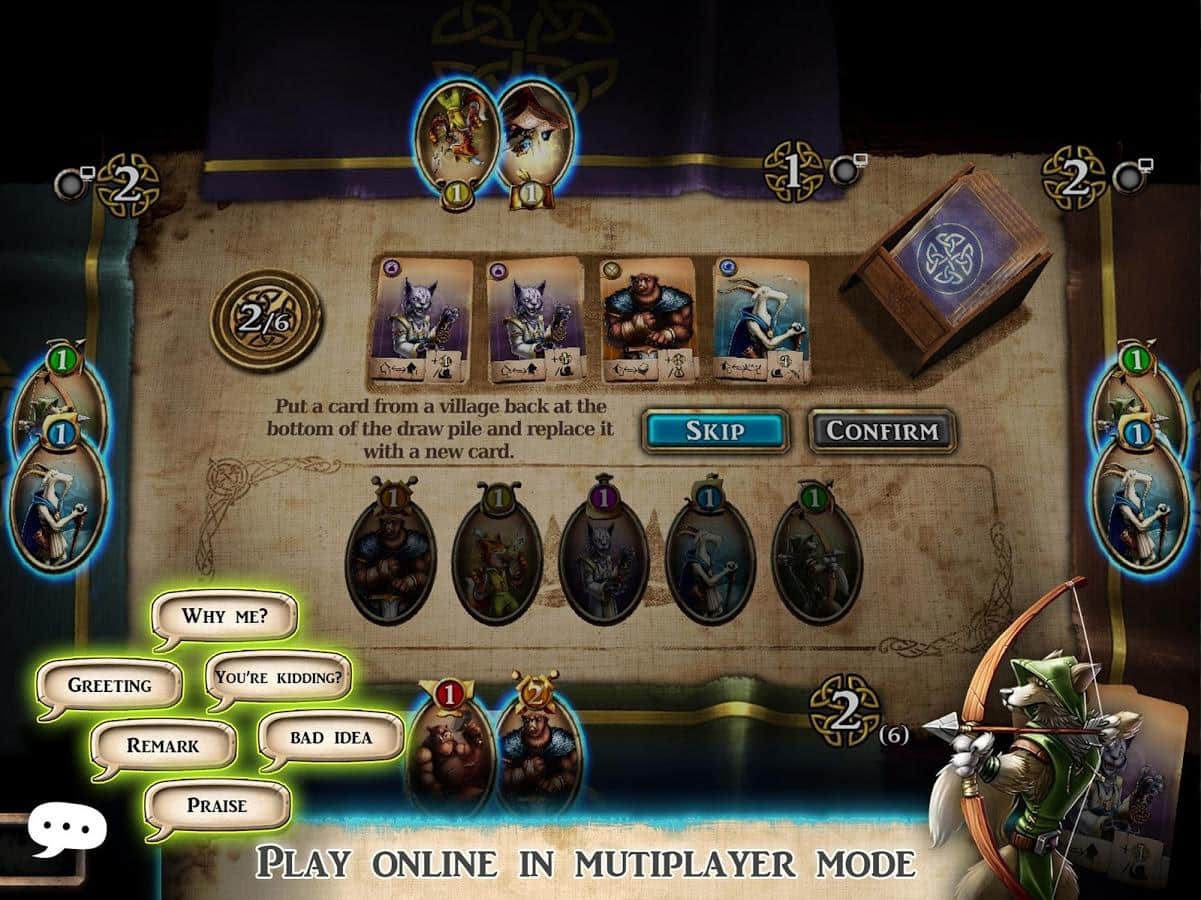1201x900 pixels.
Task: Say "You're kidding?" in chat
Action: coord(278,676)
